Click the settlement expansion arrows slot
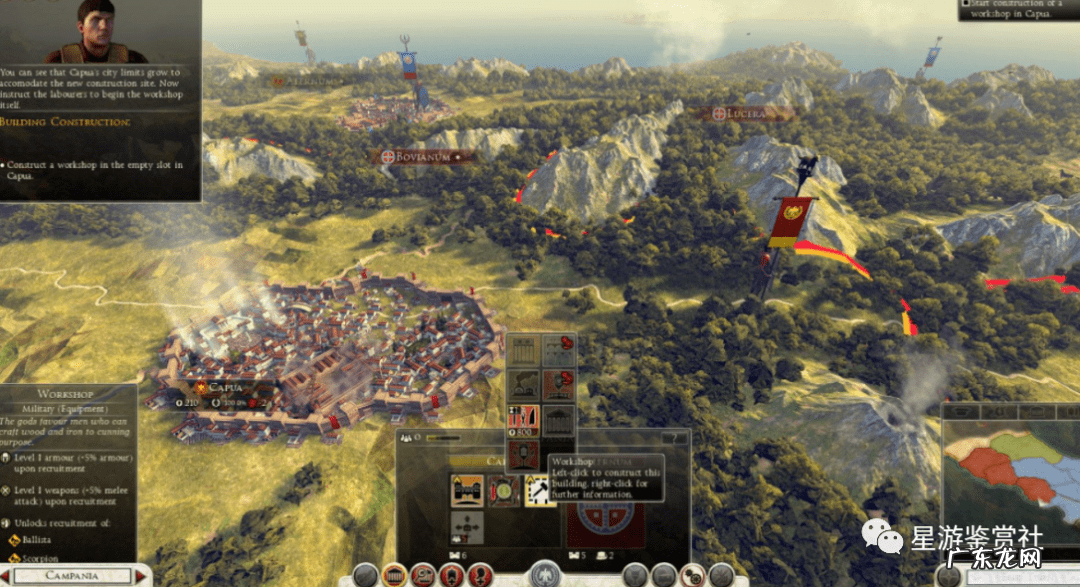 point(467,526)
